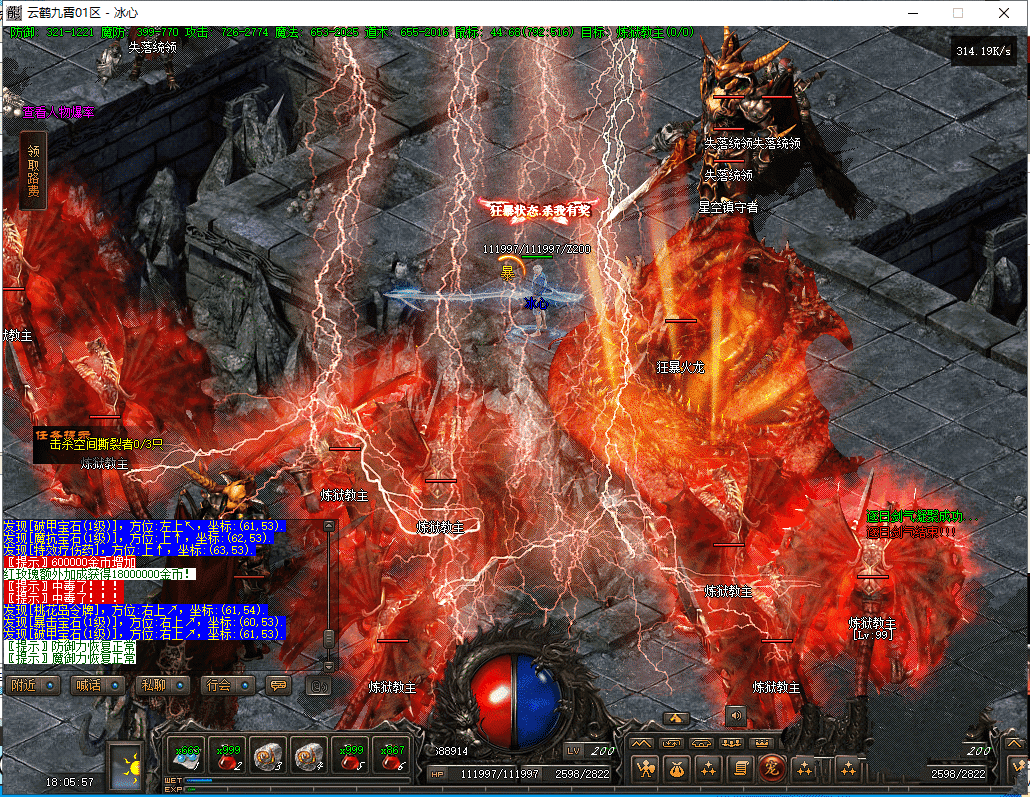Click the 领取路费 vertical button
Image resolution: width=1030 pixels, height=797 pixels.
tap(33, 168)
